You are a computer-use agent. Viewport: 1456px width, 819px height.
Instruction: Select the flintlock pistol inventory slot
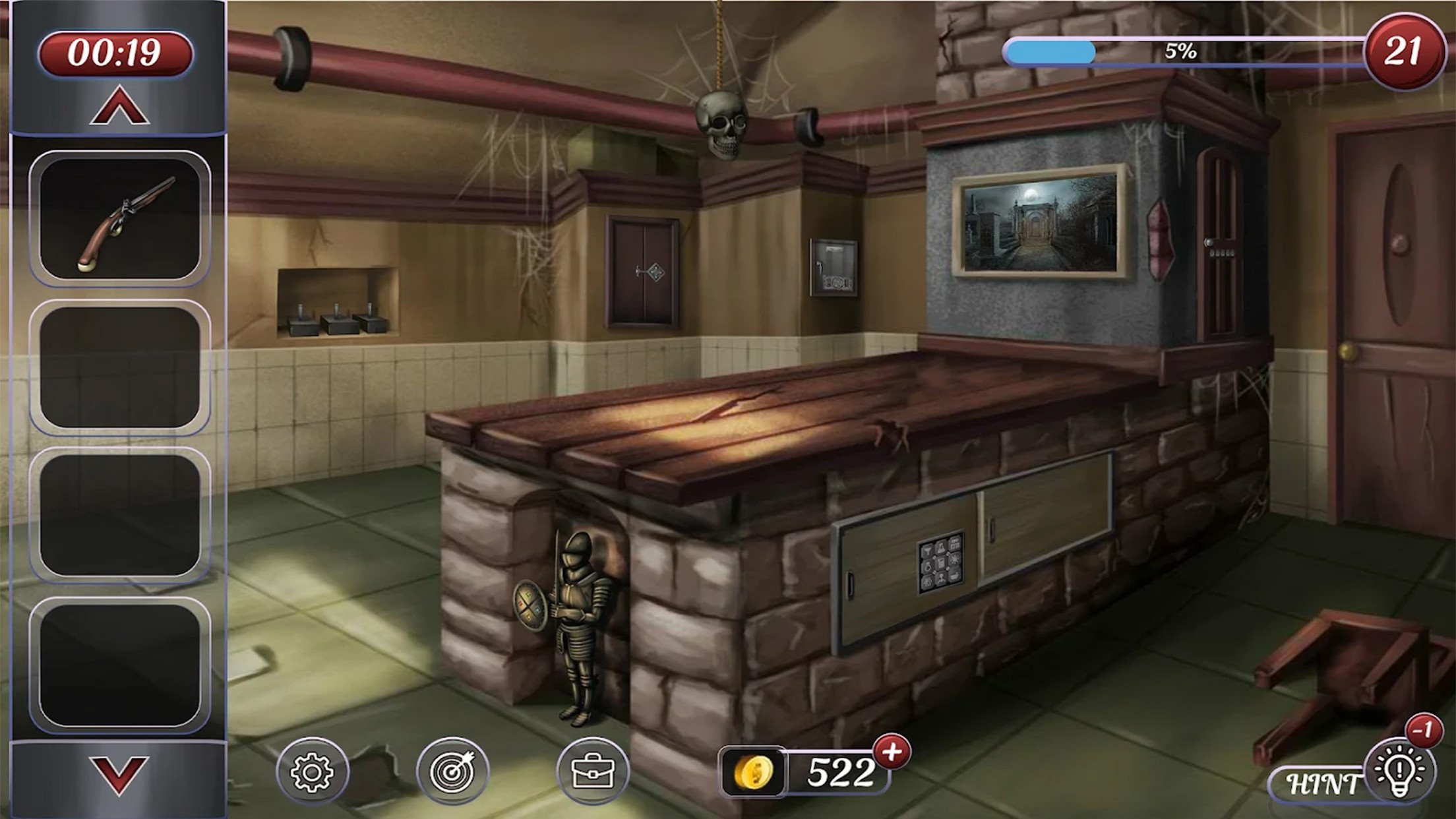120,219
